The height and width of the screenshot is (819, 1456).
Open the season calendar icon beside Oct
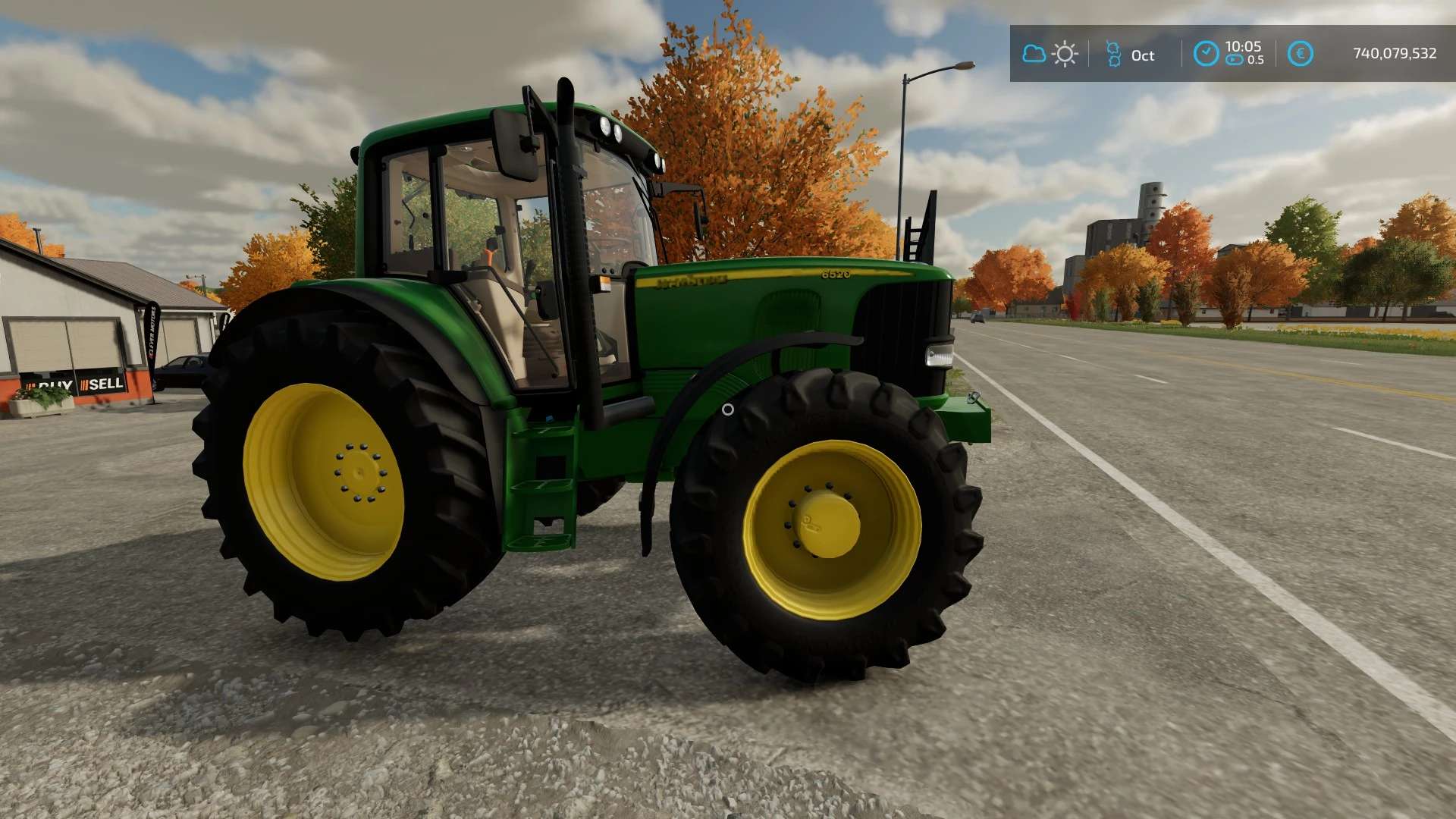point(1113,54)
